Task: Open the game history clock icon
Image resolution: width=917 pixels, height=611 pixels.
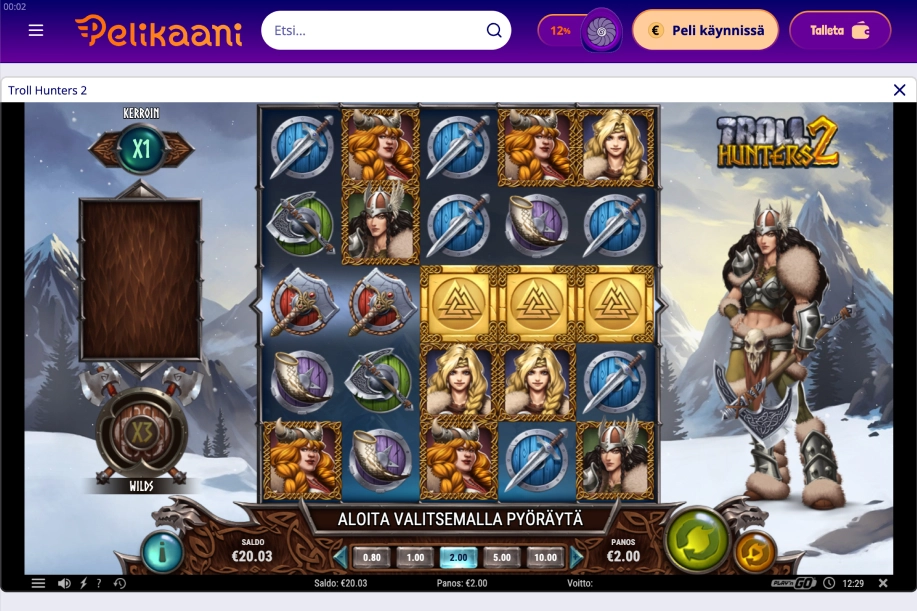Action: tap(120, 583)
